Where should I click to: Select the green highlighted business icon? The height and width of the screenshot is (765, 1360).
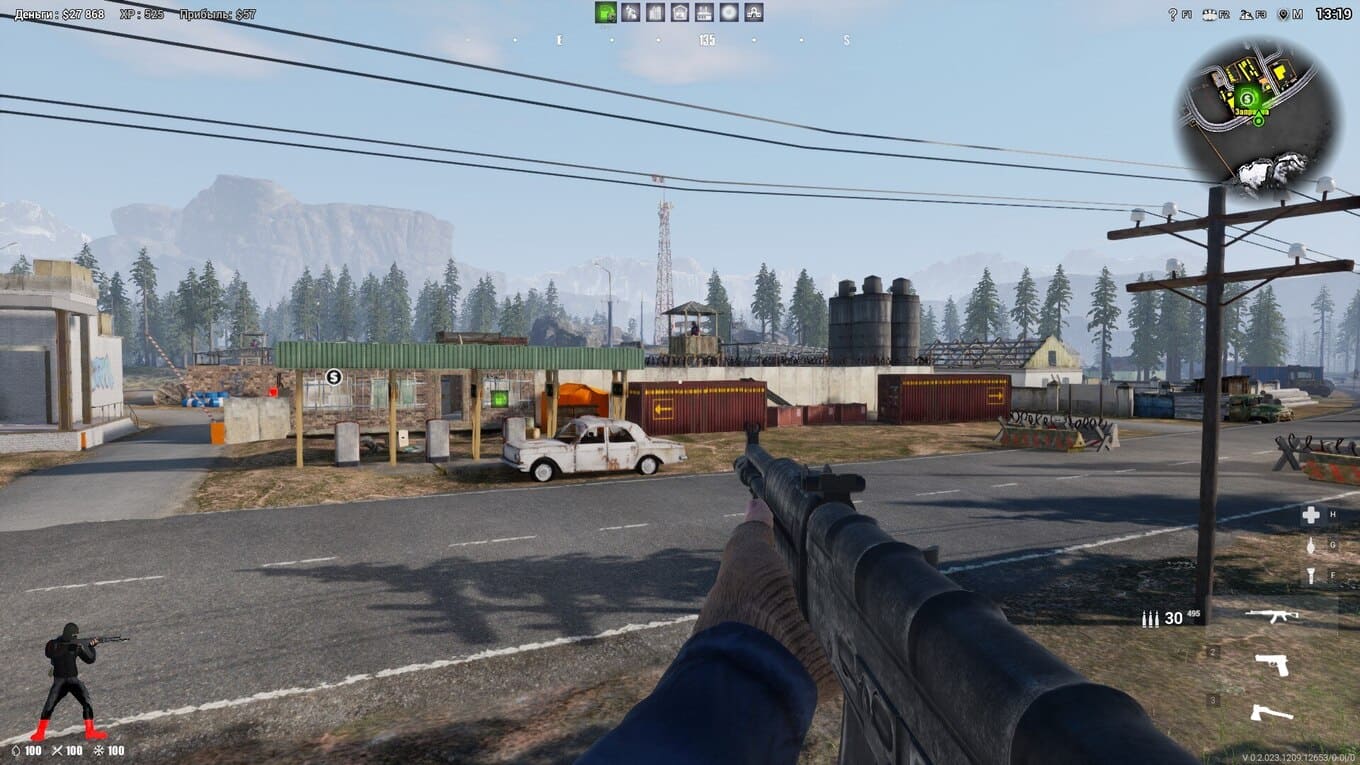click(x=605, y=12)
